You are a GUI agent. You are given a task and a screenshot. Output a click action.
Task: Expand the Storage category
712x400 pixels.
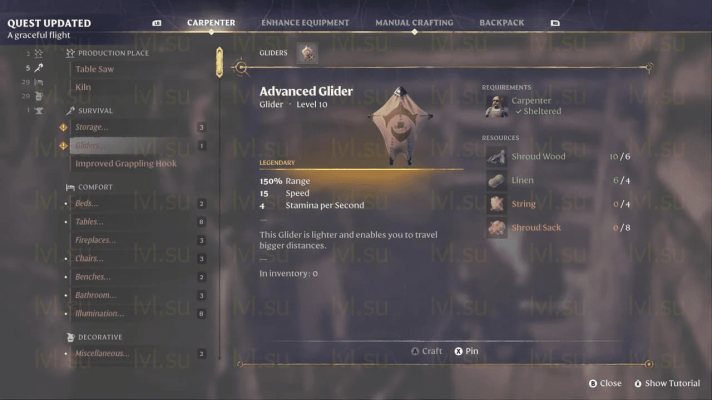click(x=92, y=127)
